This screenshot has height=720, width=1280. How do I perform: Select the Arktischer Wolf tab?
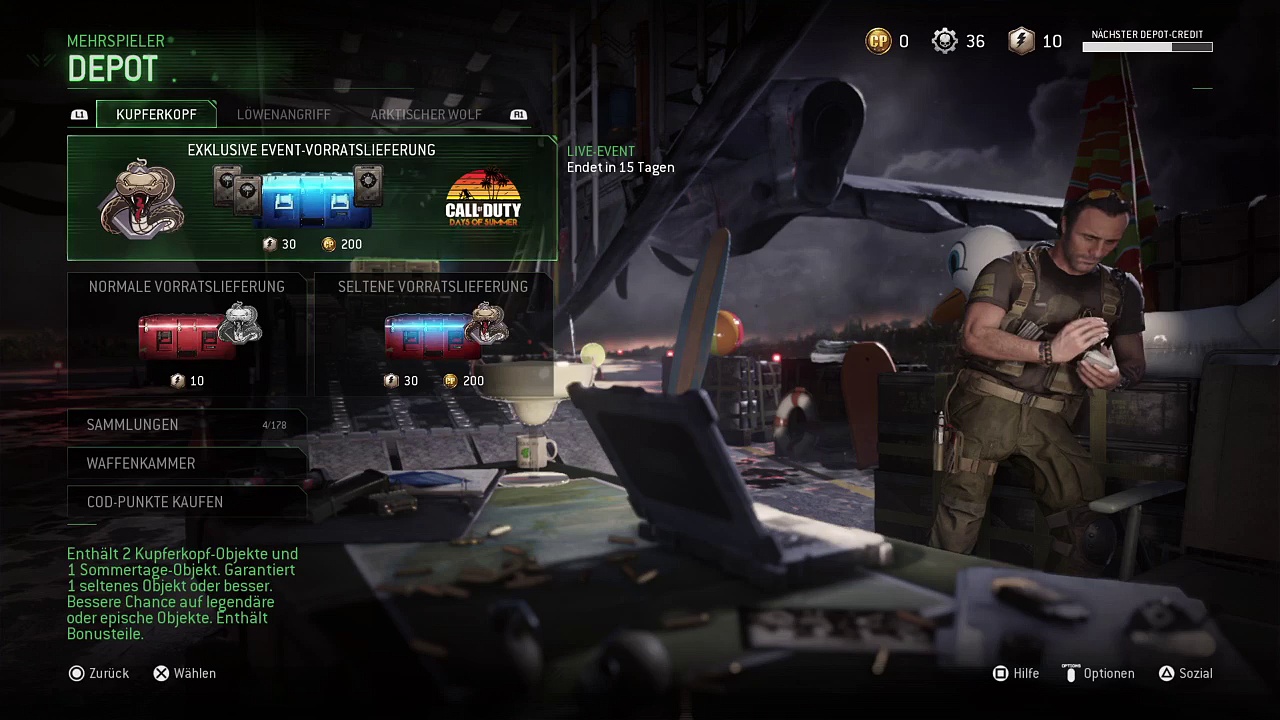click(x=426, y=114)
